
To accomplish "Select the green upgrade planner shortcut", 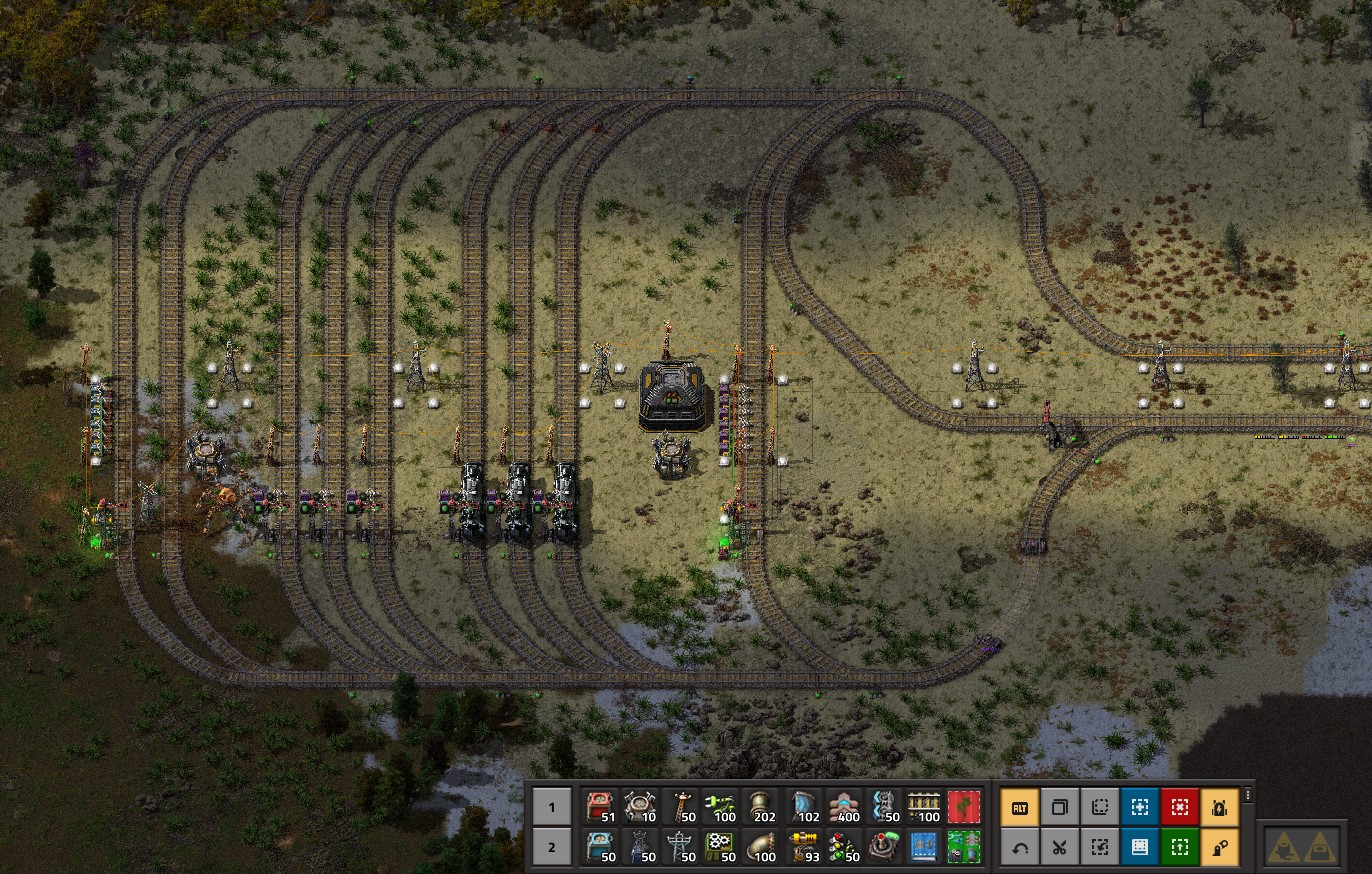I will coord(1179,847).
